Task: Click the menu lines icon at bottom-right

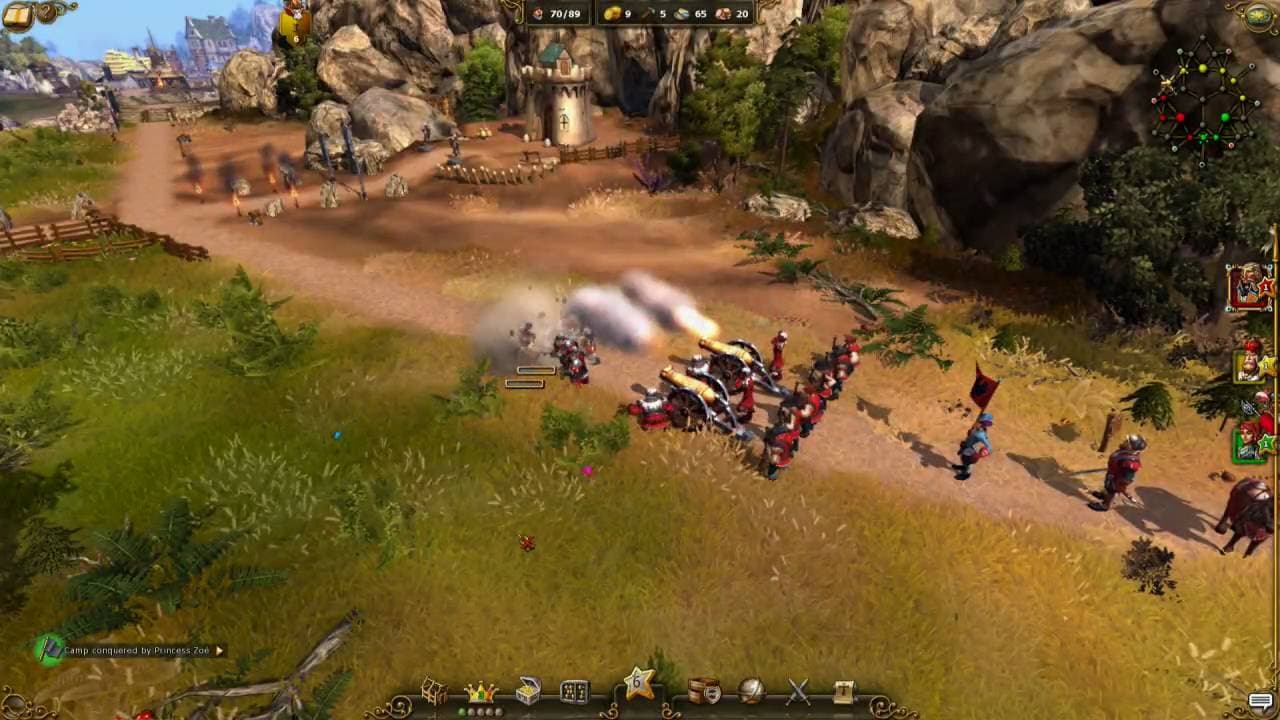Action: (x=1258, y=700)
